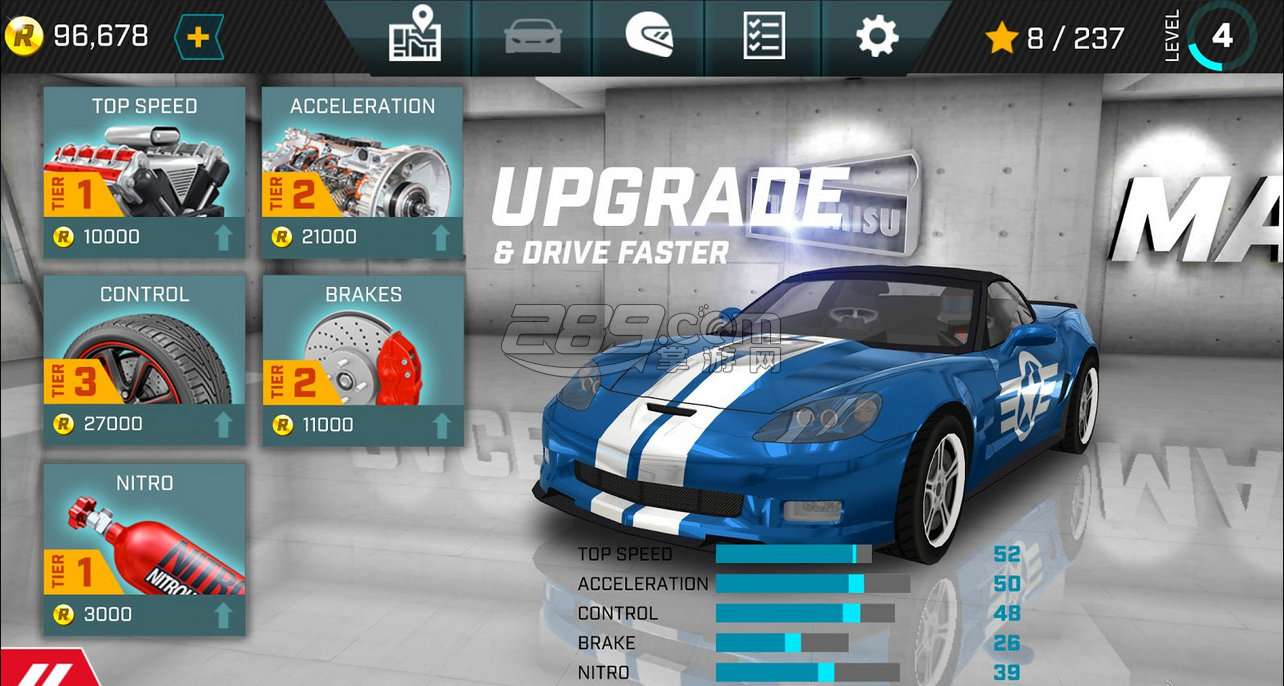This screenshot has width=1284, height=686.
Task: Open the gear settings menu
Action: click(877, 36)
